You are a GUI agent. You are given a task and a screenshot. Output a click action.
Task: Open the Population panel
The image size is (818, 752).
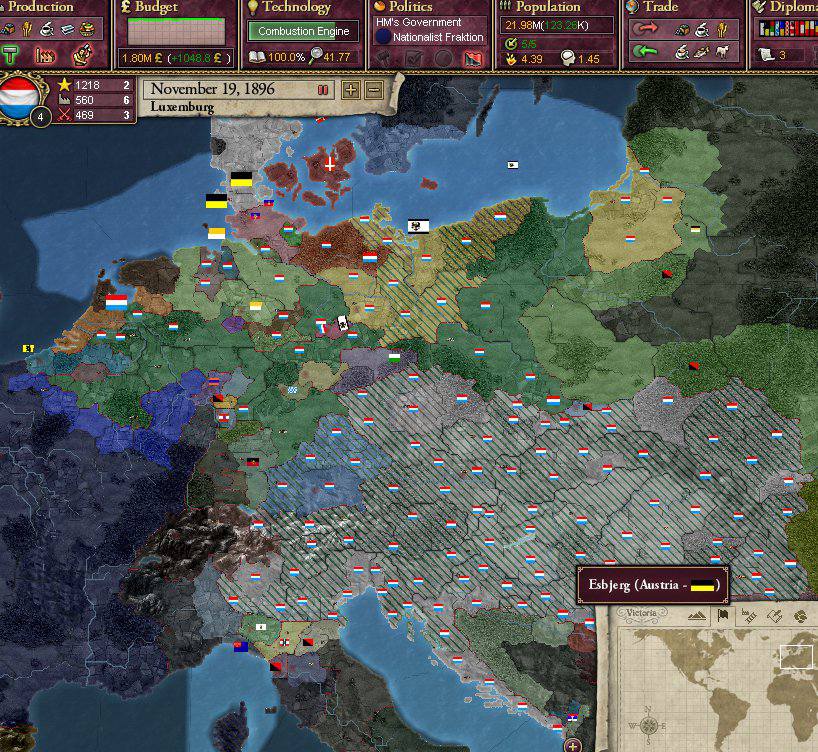pyautogui.click(x=548, y=8)
